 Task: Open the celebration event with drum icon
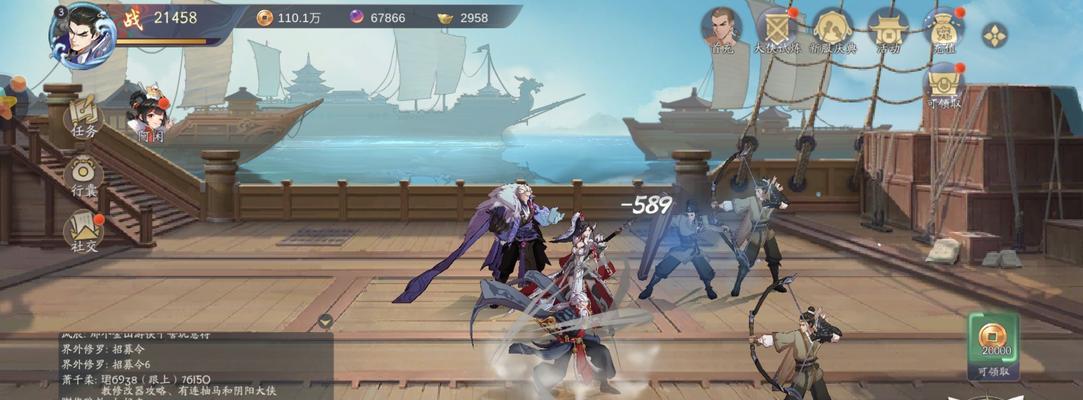pyautogui.click(x=832, y=30)
